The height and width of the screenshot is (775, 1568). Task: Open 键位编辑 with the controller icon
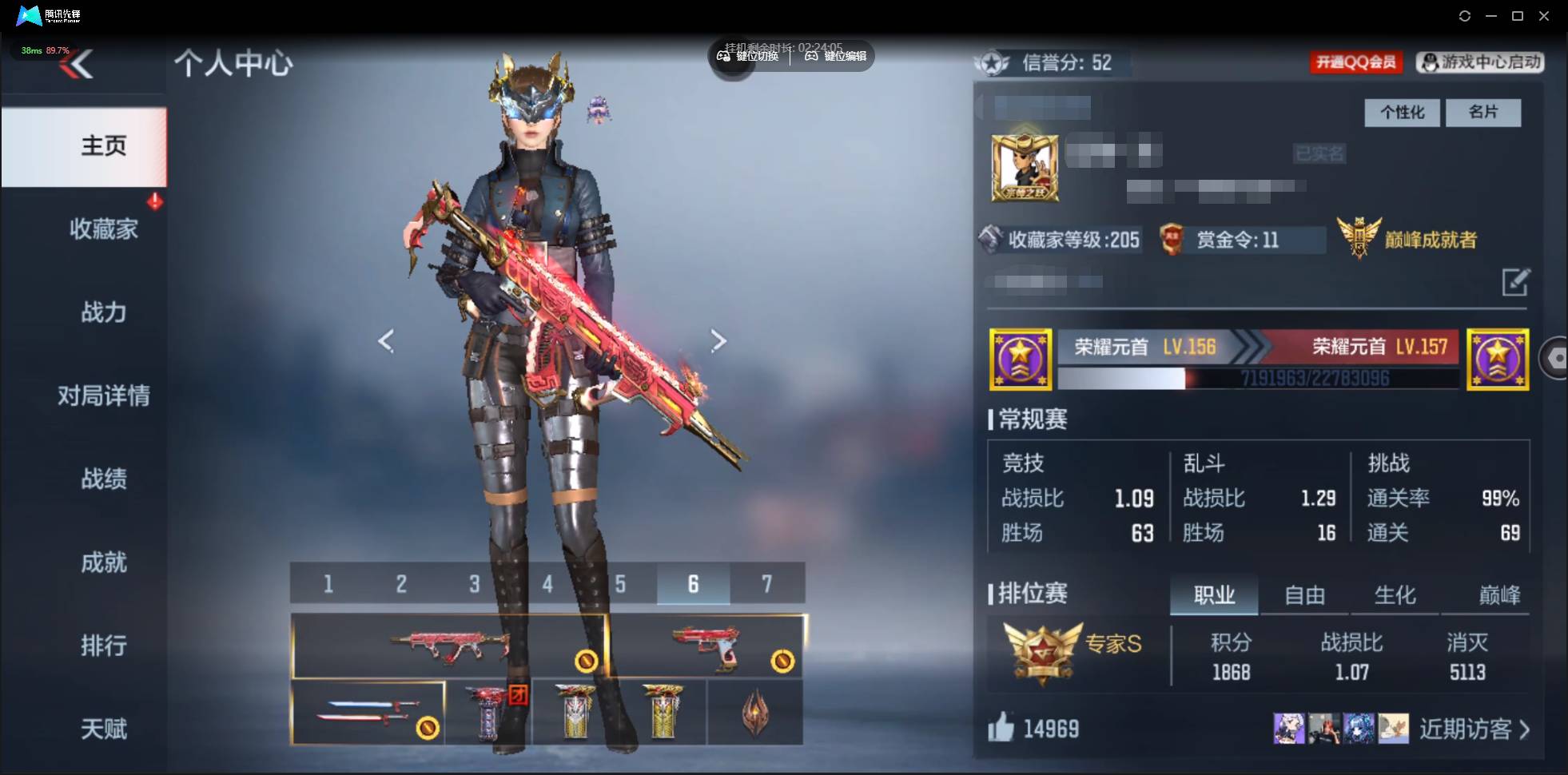[x=812, y=56]
